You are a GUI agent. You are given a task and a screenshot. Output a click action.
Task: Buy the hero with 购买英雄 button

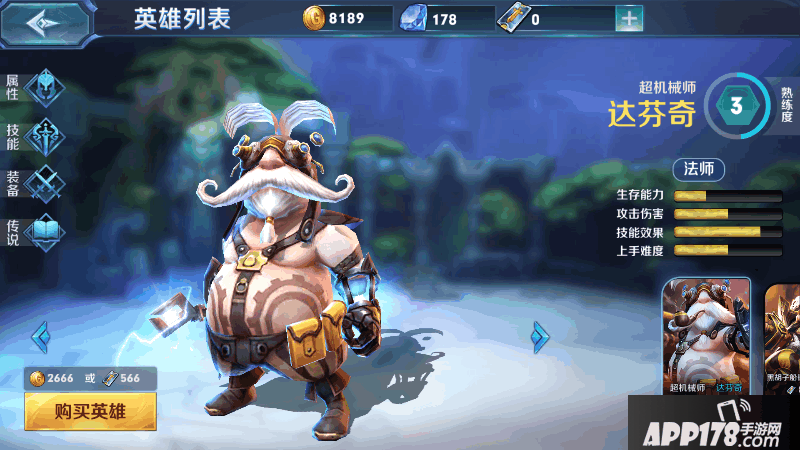click(x=91, y=411)
